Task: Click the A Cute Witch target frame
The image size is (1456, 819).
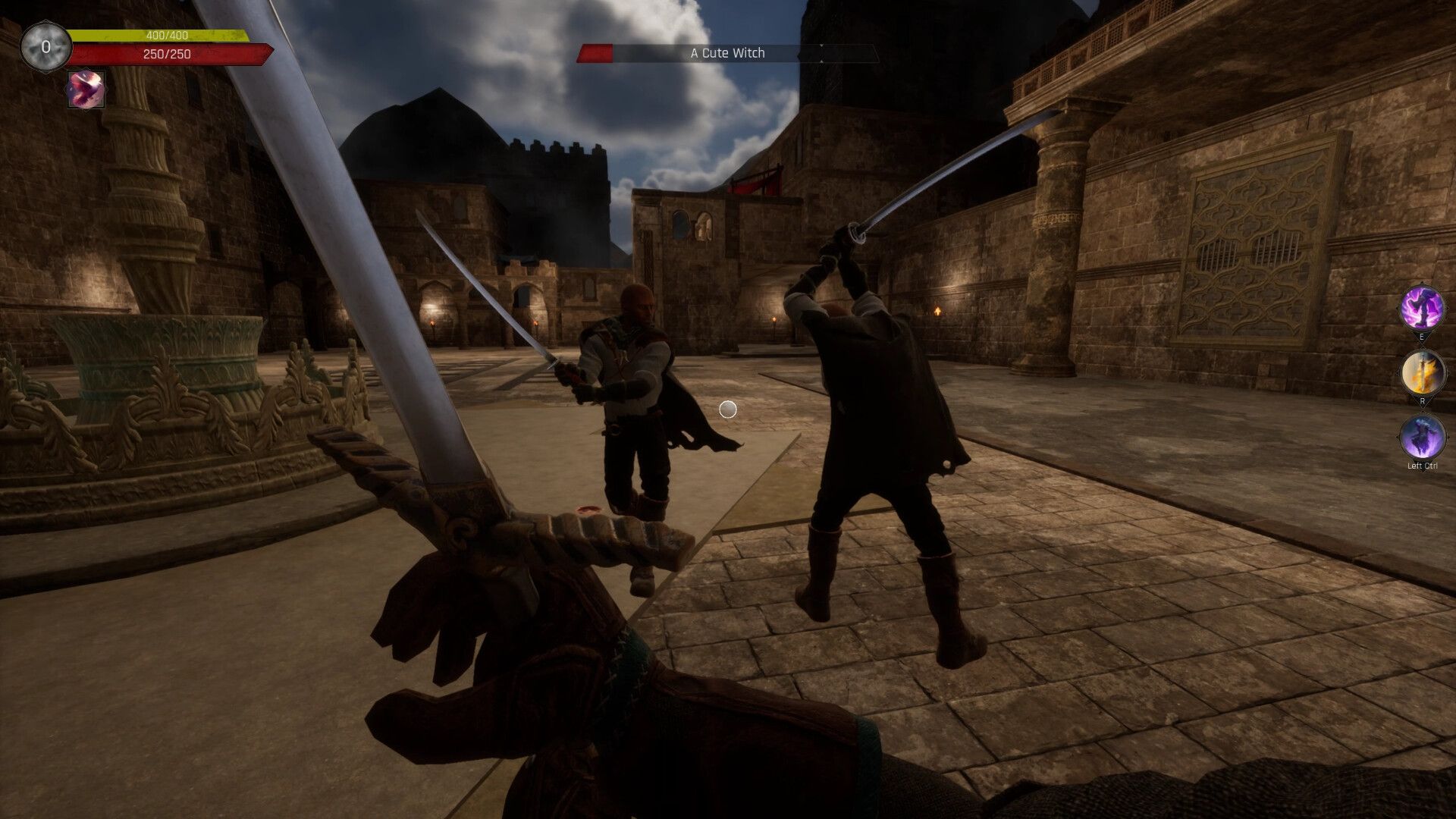Action: [x=727, y=53]
